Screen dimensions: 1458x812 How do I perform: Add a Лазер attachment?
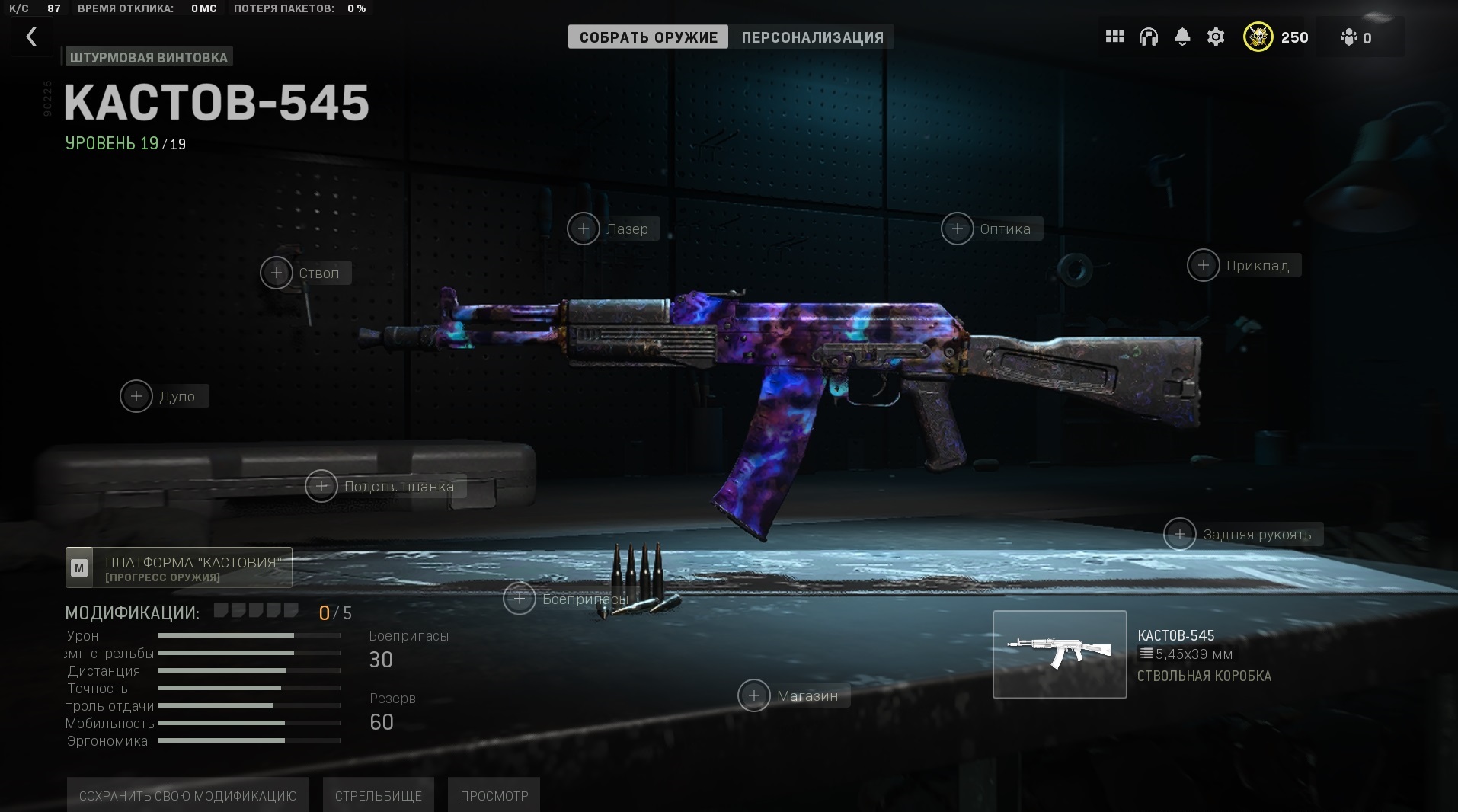pyautogui.click(x=584, y=229)
